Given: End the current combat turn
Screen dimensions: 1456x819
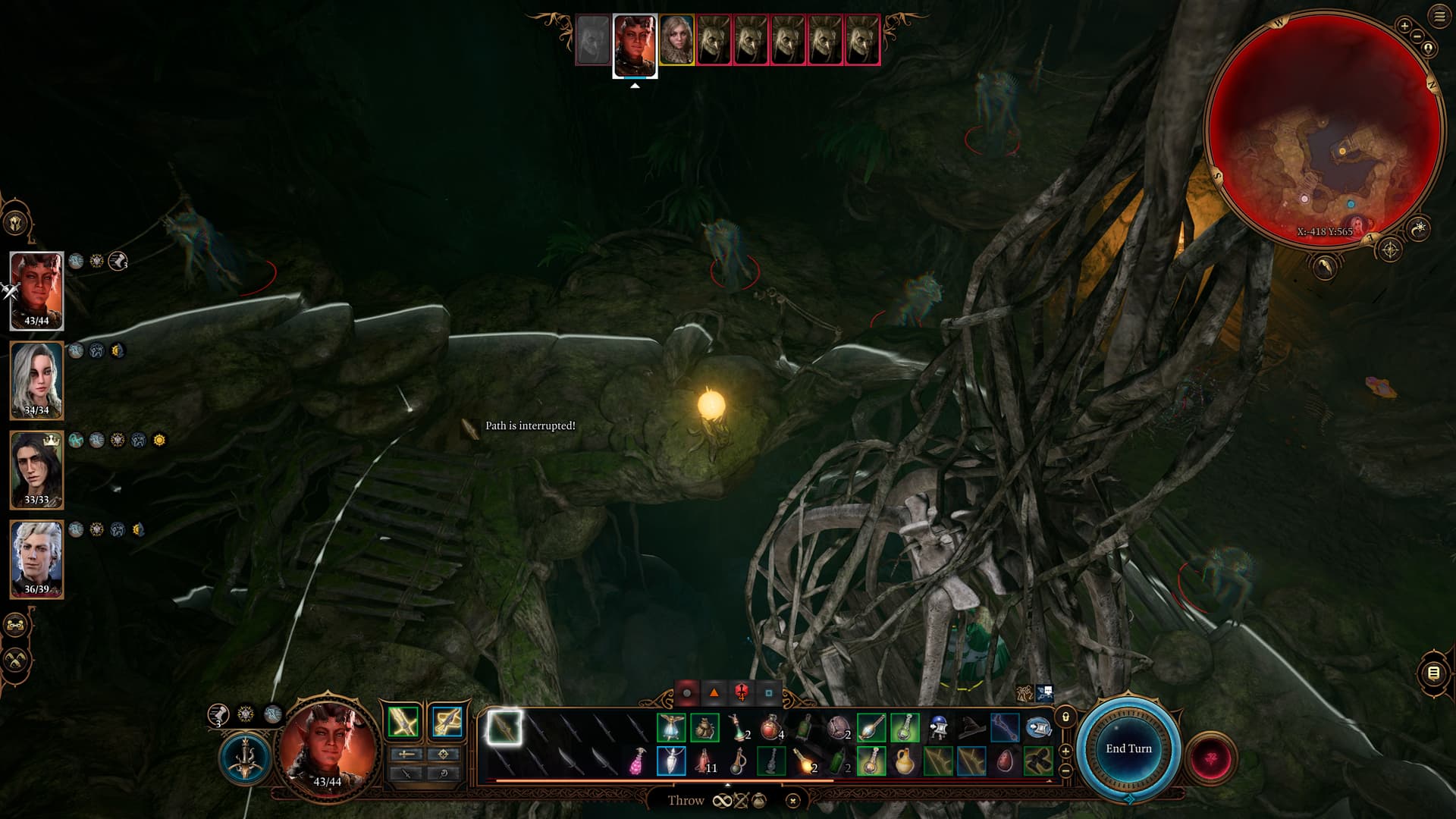Looking at the screenshot, I should (1128, 748).
